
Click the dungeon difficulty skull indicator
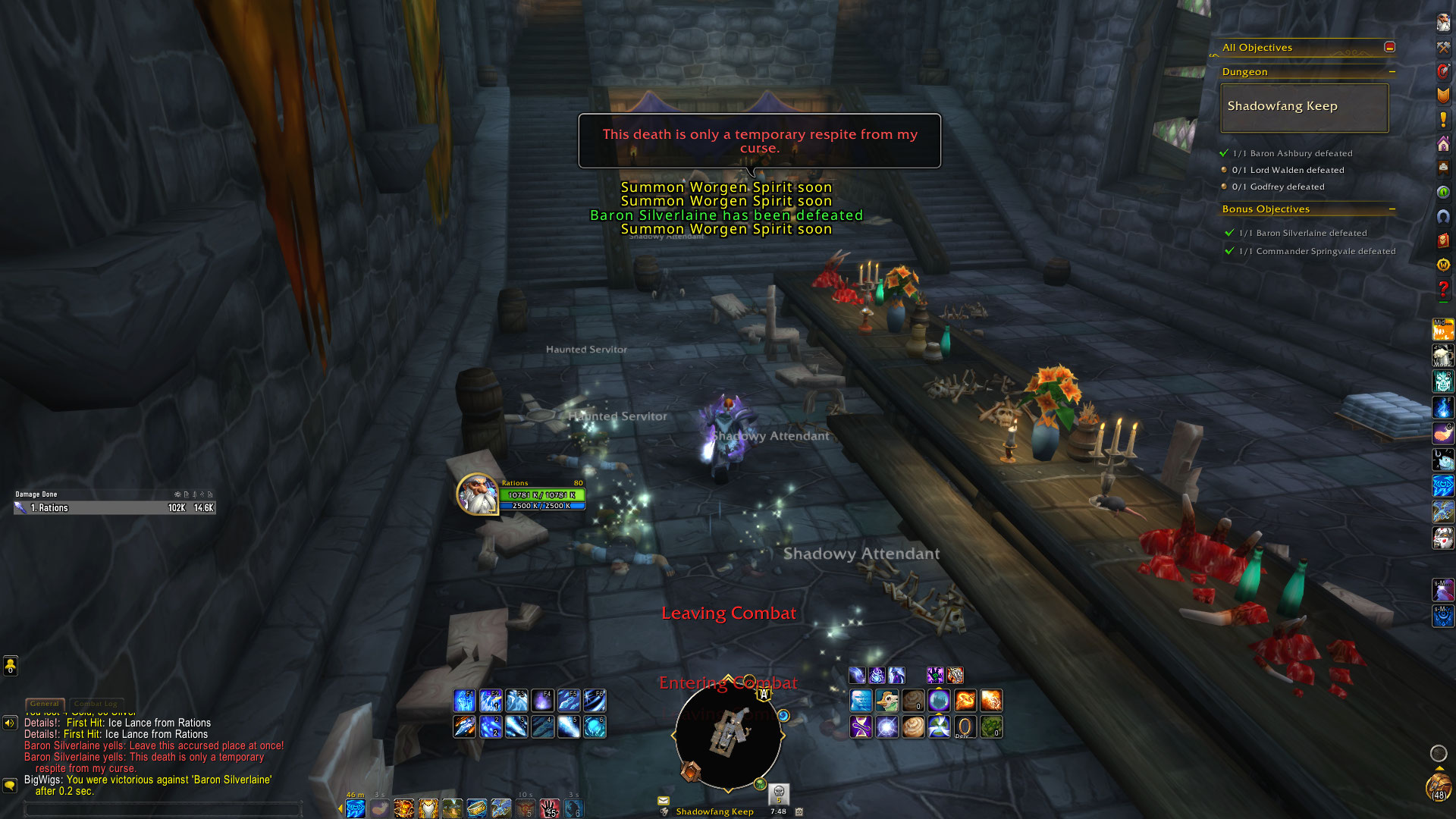pyautogui.click(x=779, y=792)
